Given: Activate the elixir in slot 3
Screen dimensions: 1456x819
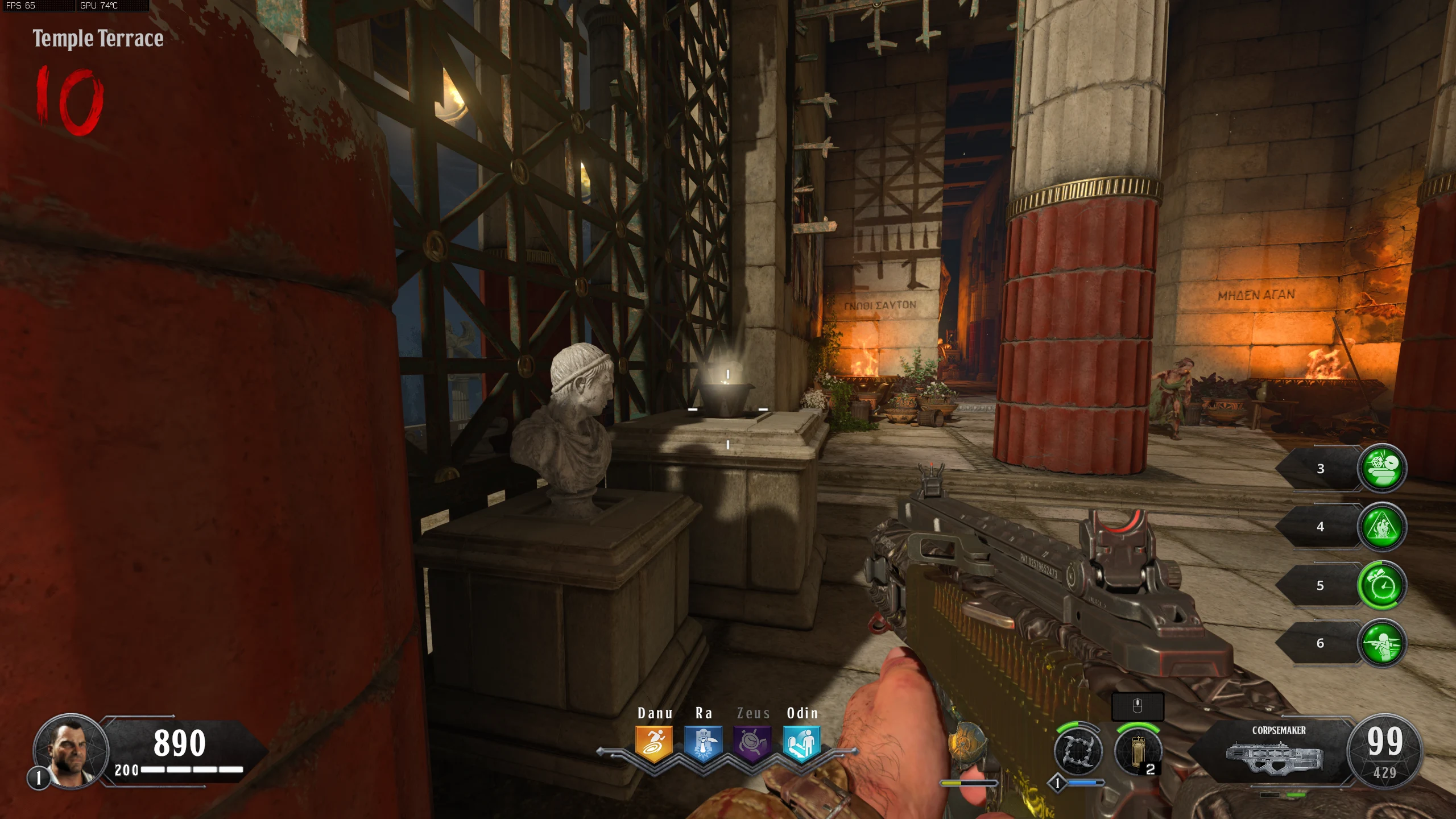Looking at the screenshot, I should [x=1381, y=468].
